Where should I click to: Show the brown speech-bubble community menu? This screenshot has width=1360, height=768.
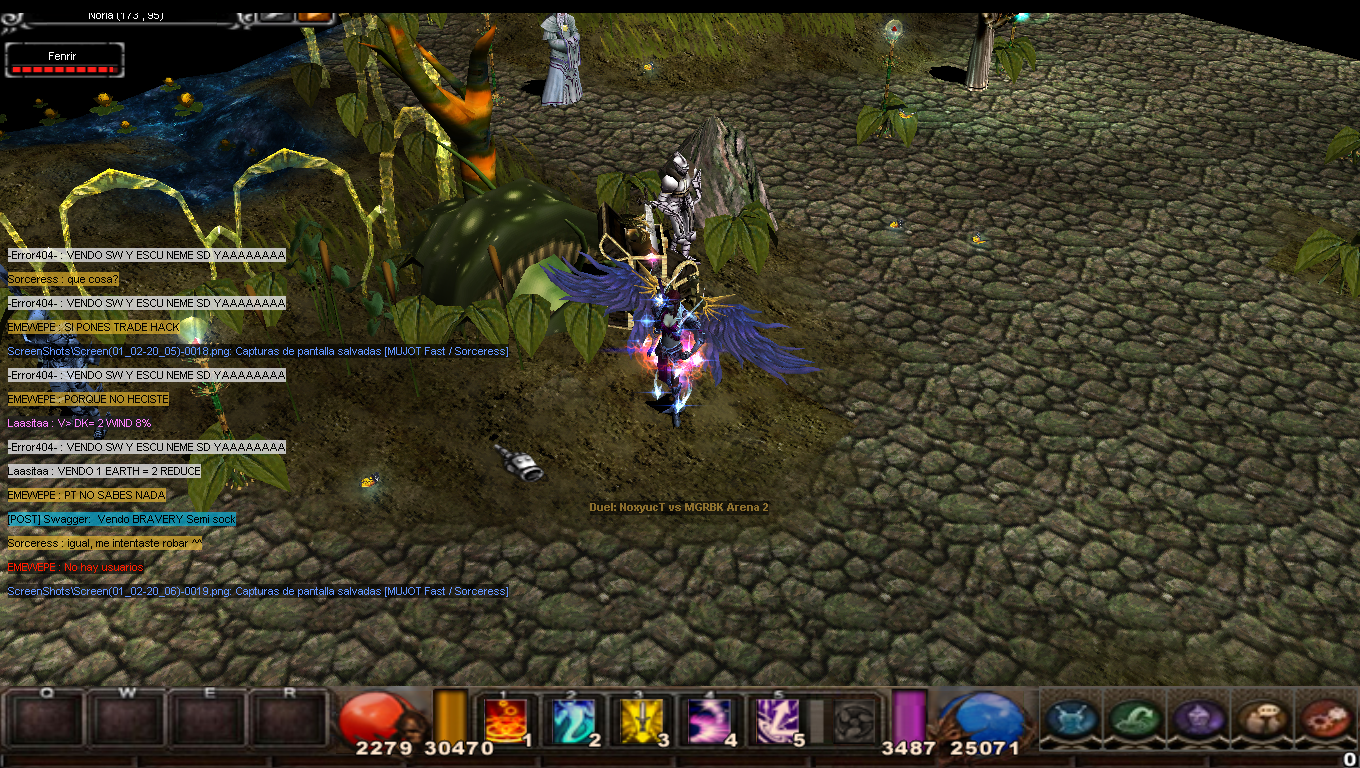tap(1260, 719)
